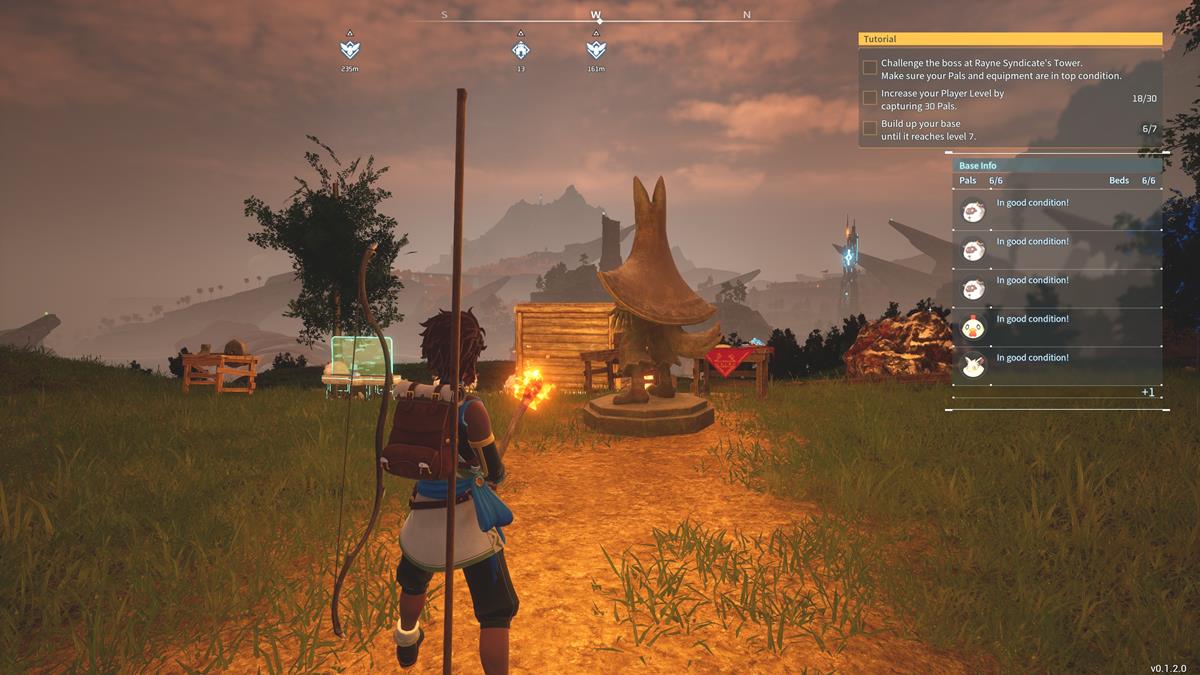Choose the white long-eared Pal row in Base Info

[x=1056, y=365]
